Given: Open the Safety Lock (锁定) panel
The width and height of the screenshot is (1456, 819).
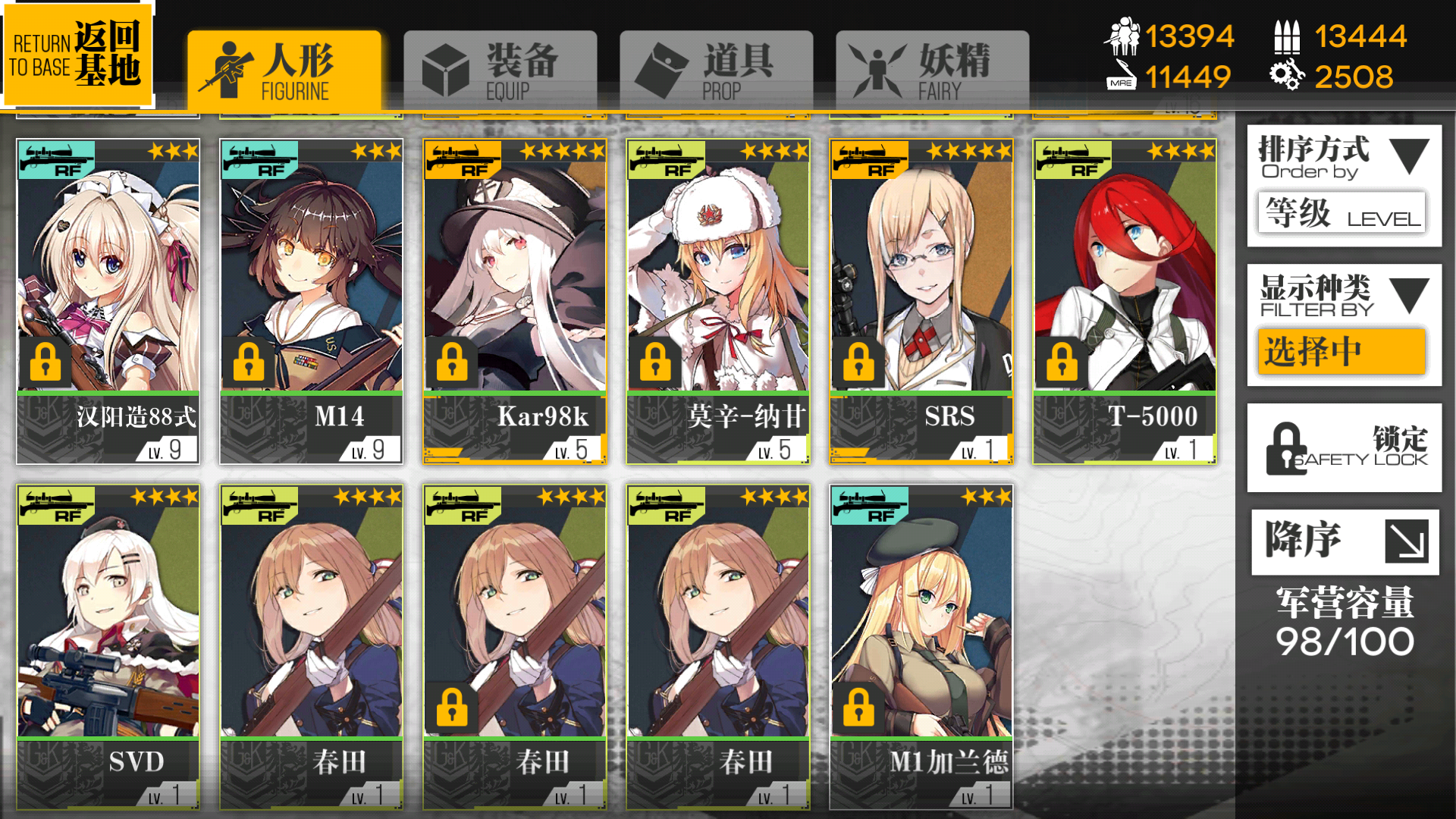Looking at the screenshot, I should click(1344, 447).
